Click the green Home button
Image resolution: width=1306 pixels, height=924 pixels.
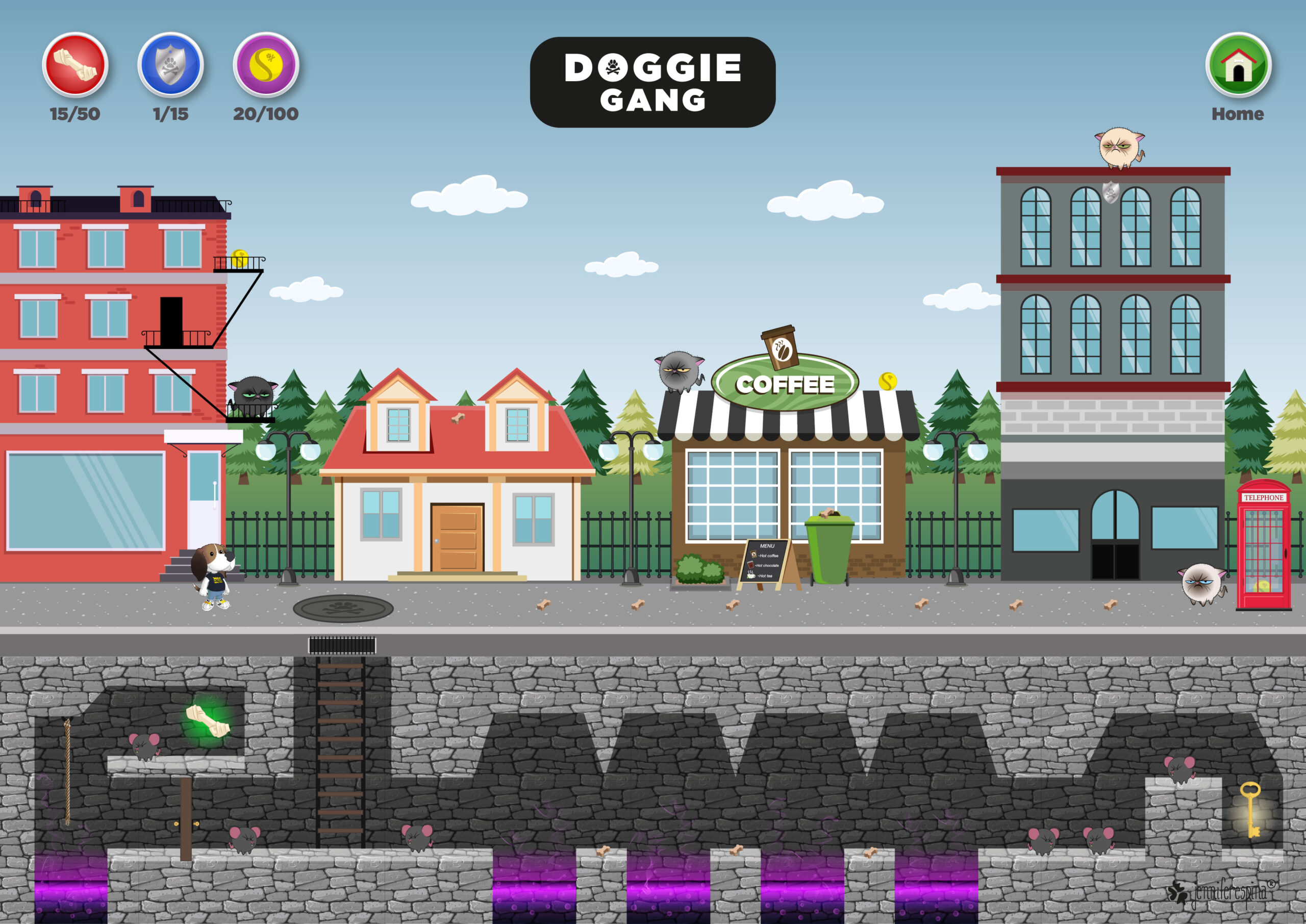(x=1238, y=65)
